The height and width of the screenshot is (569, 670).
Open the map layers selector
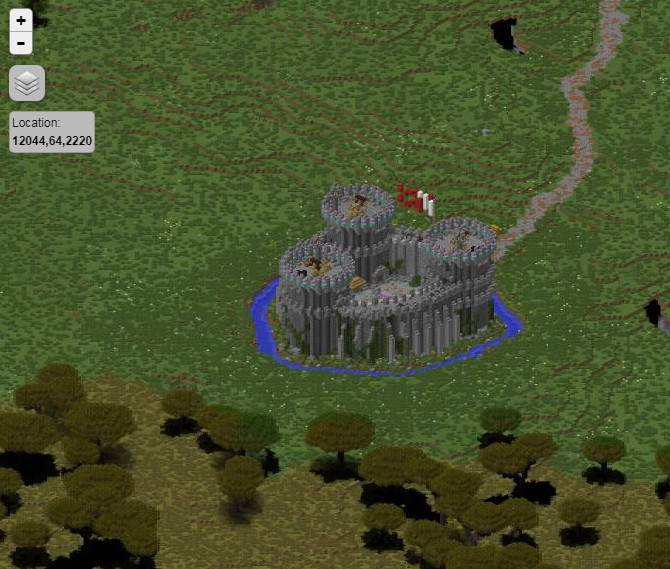27,84
